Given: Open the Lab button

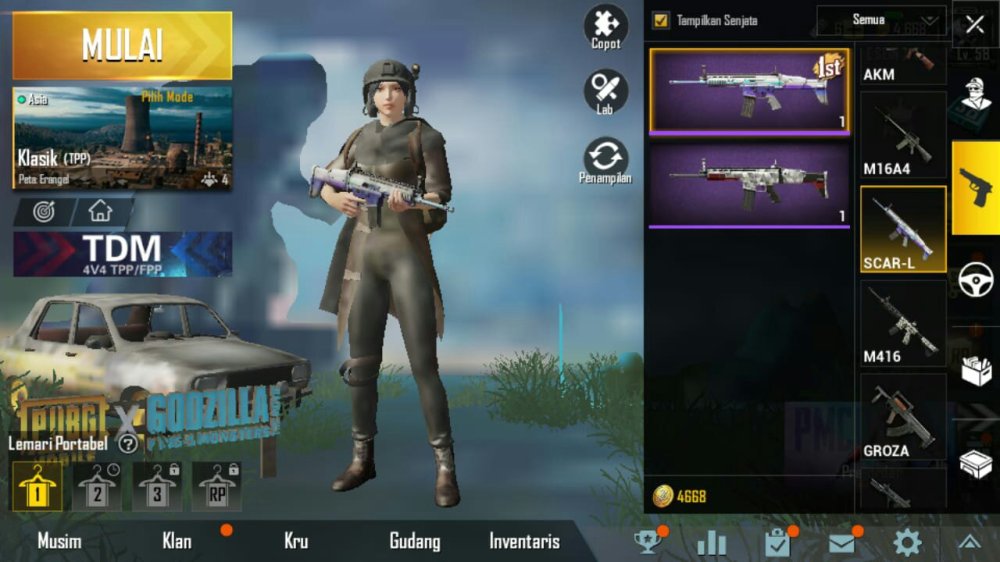Looking at the screenshot, I should (x=606, y=92).
